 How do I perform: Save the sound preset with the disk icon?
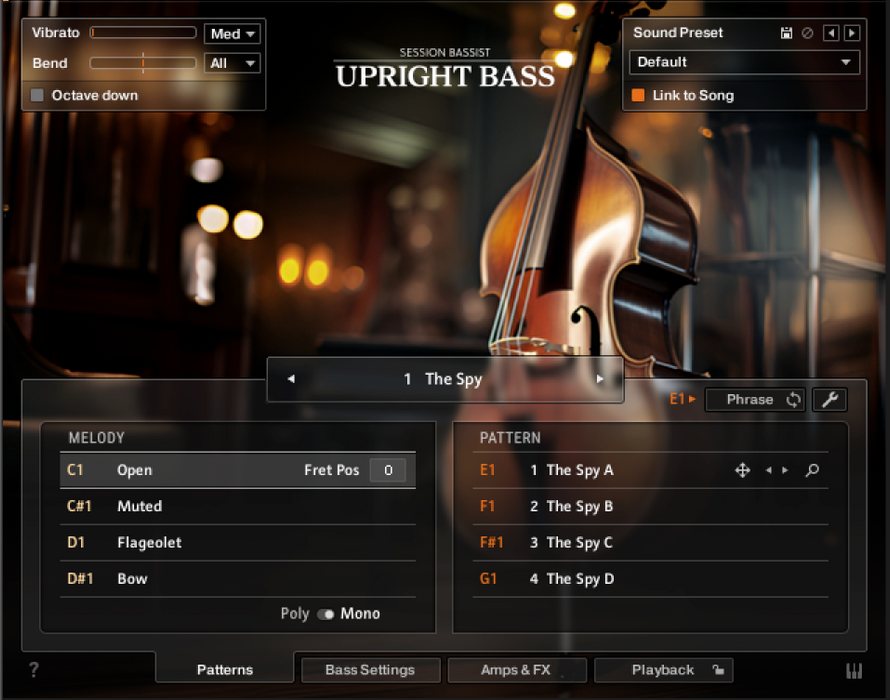(x=787, y=33)
